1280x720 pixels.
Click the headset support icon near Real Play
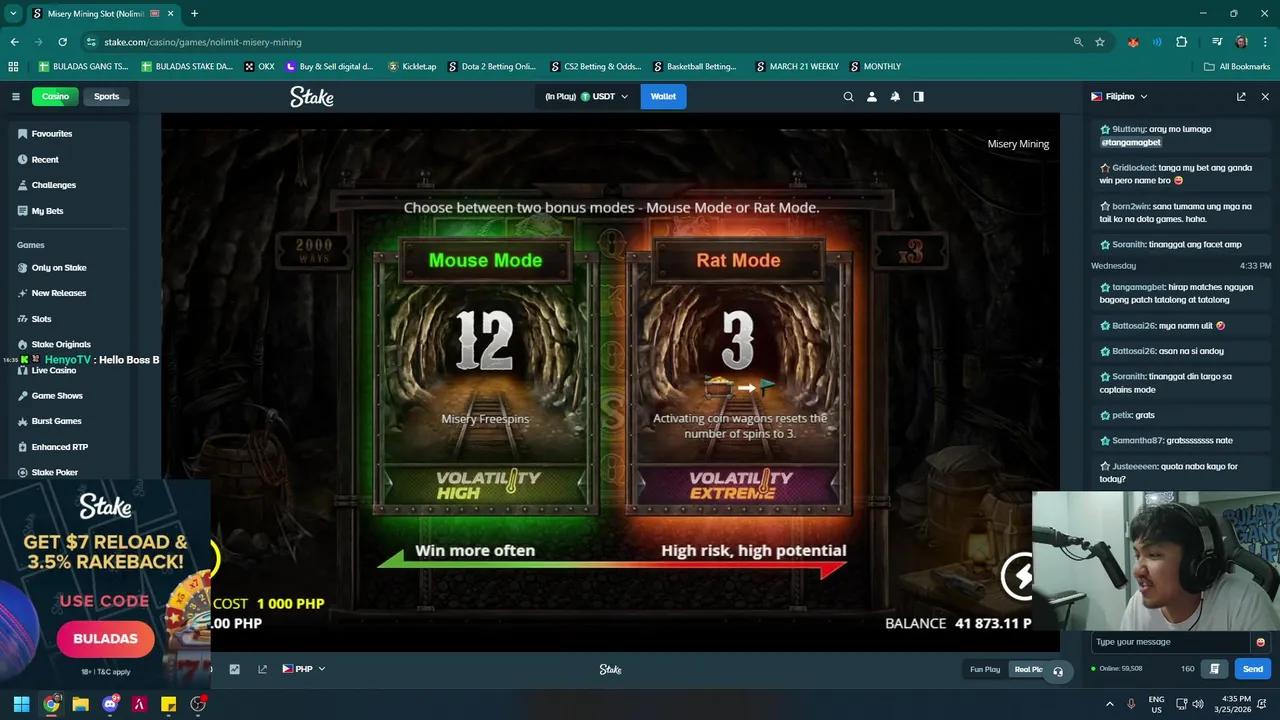[x=1057, y=673]
